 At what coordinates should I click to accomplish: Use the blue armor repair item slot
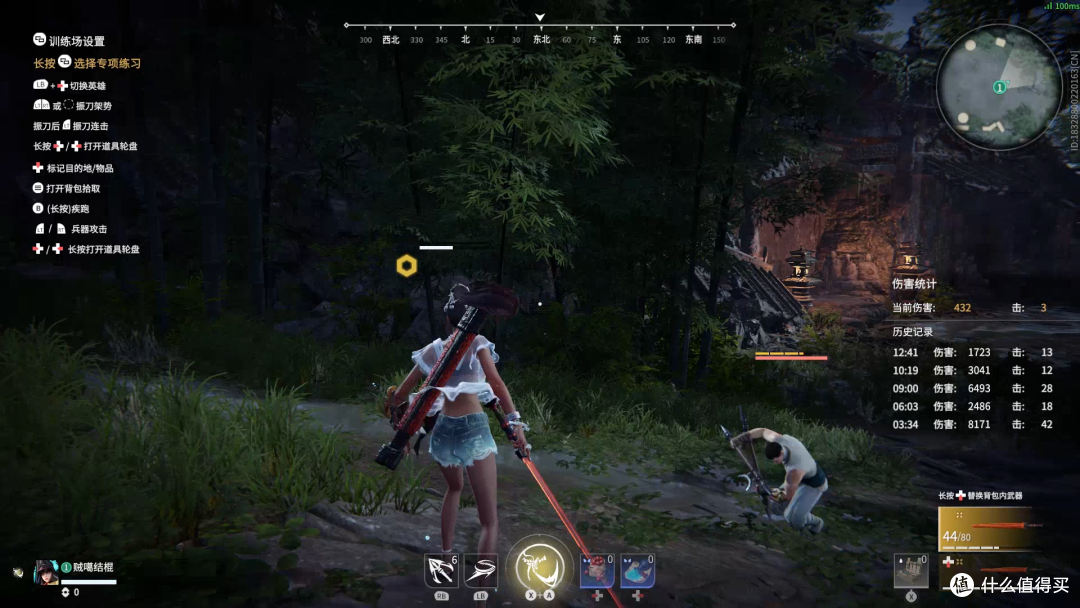point(637,571)
